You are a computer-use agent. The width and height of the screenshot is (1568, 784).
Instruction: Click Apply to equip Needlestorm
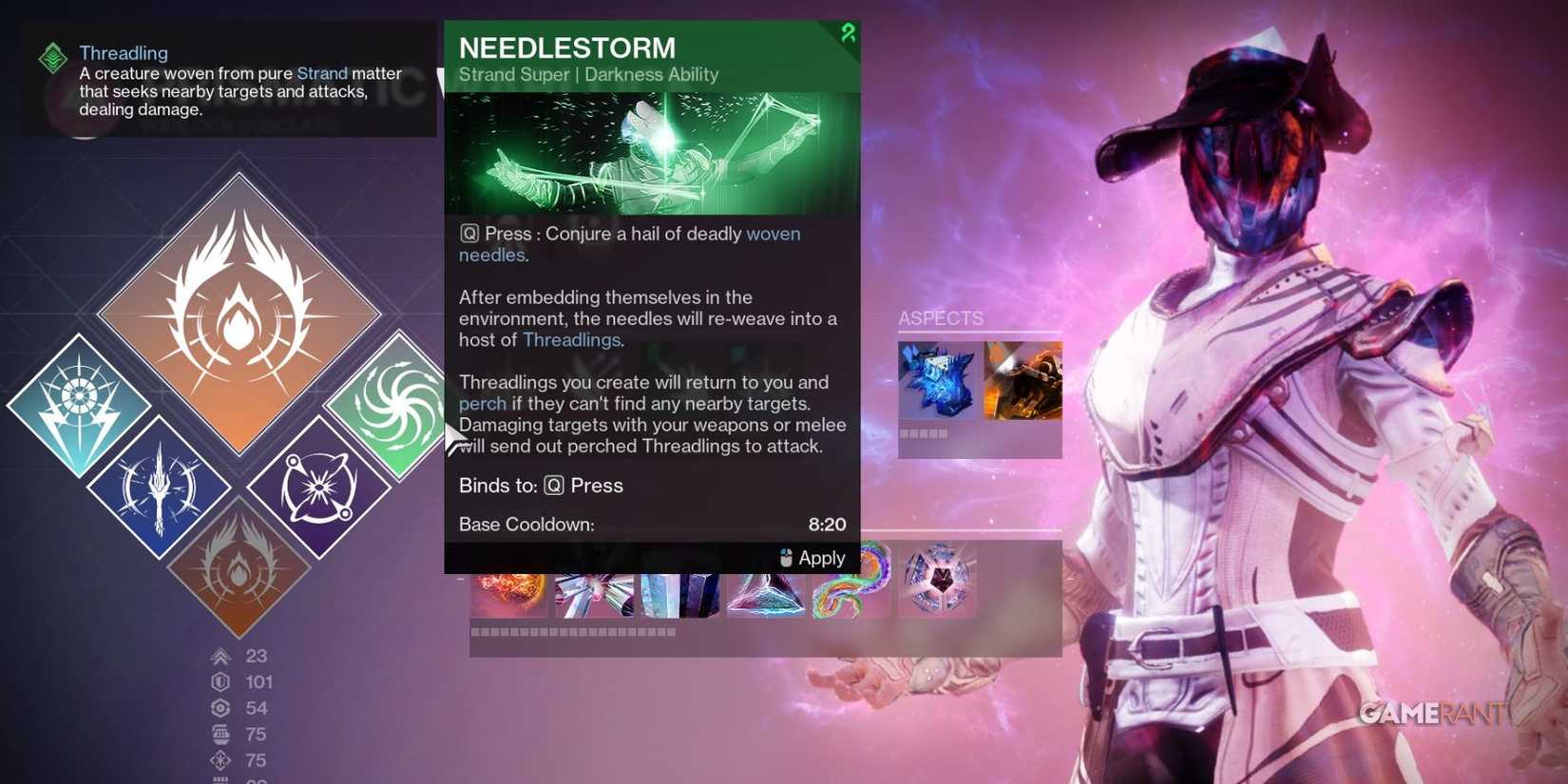[x=813, y=559]
